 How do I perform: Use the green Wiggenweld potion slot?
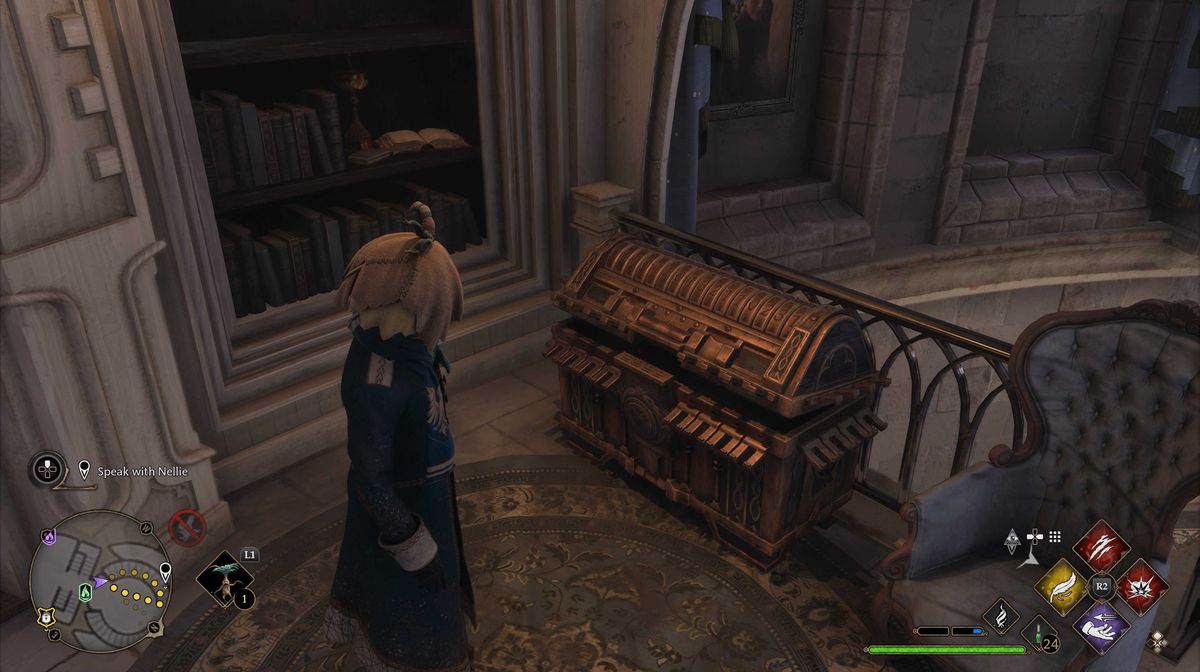[1039, 634]
